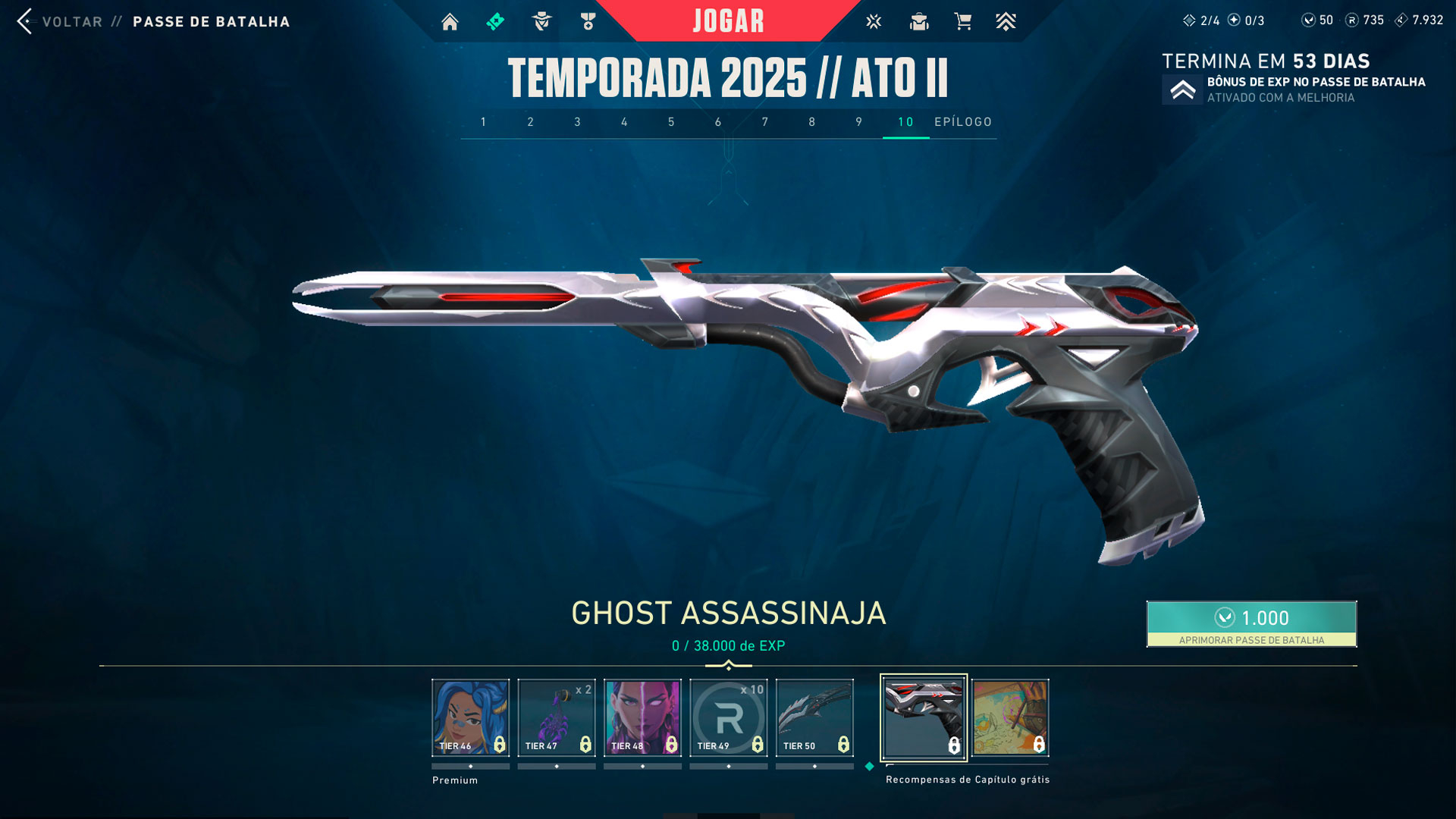Screen dimensions: 1456x819
Task: Select the Ghost Assassinaja free chapter reward
Action: (x=924, y=717)
